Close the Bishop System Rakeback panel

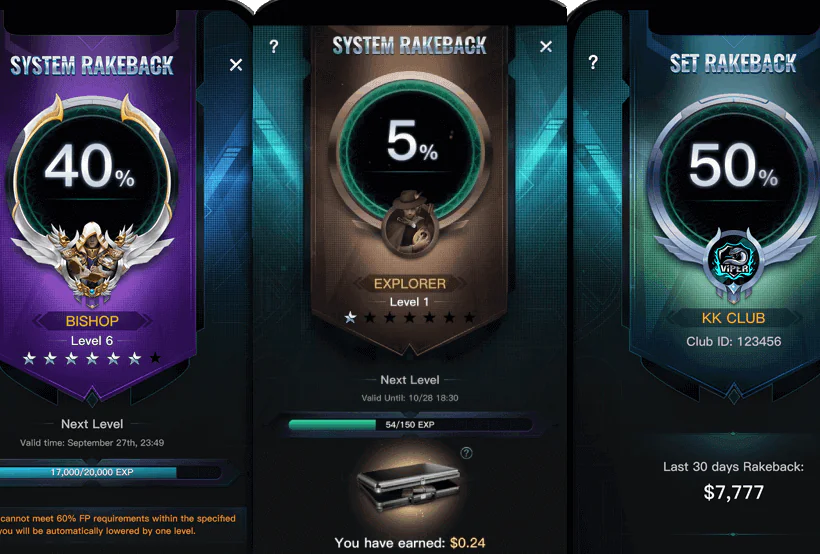pos(236,65)
